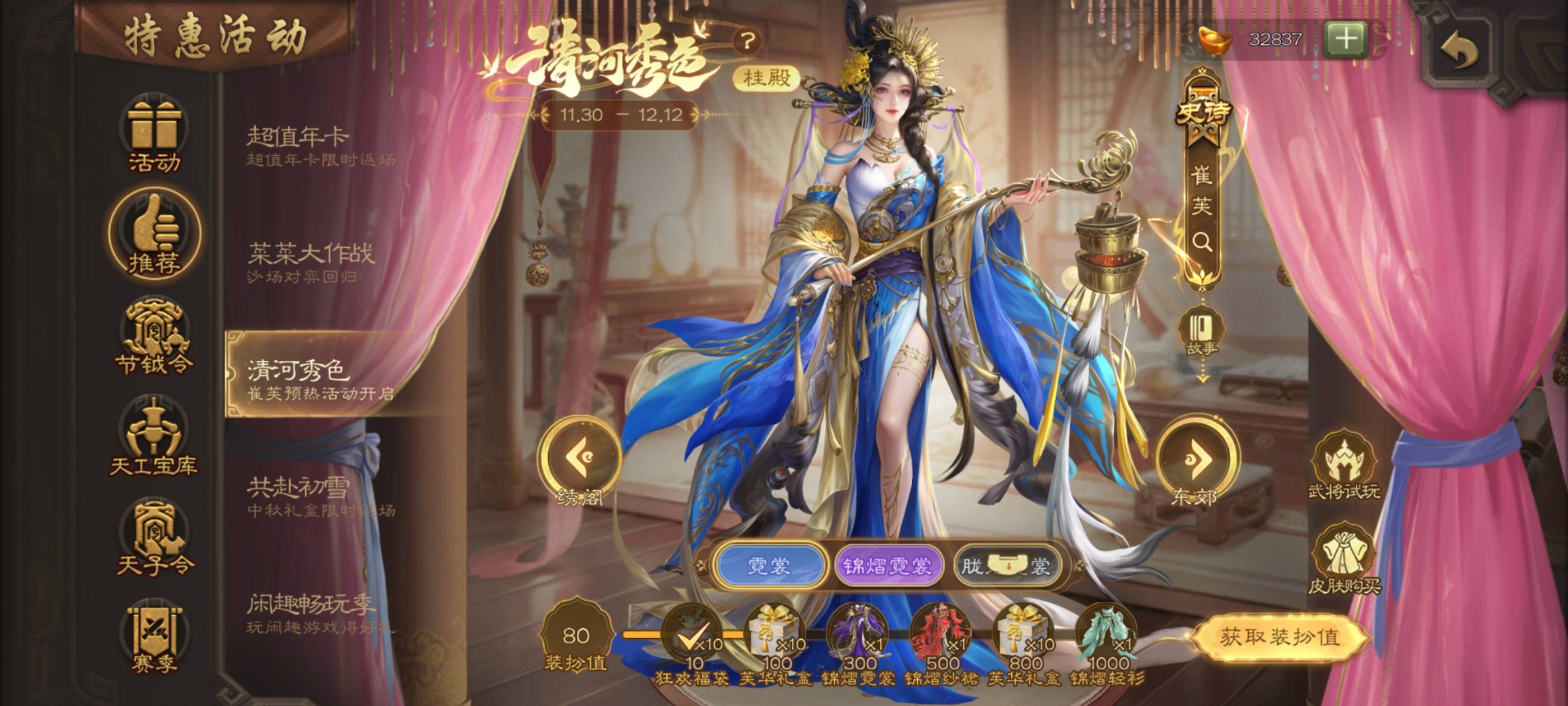The width and height of the screenshot is (1568, 706).
Task: Open the 活动 gift icon category
Action: pos(154,134)
